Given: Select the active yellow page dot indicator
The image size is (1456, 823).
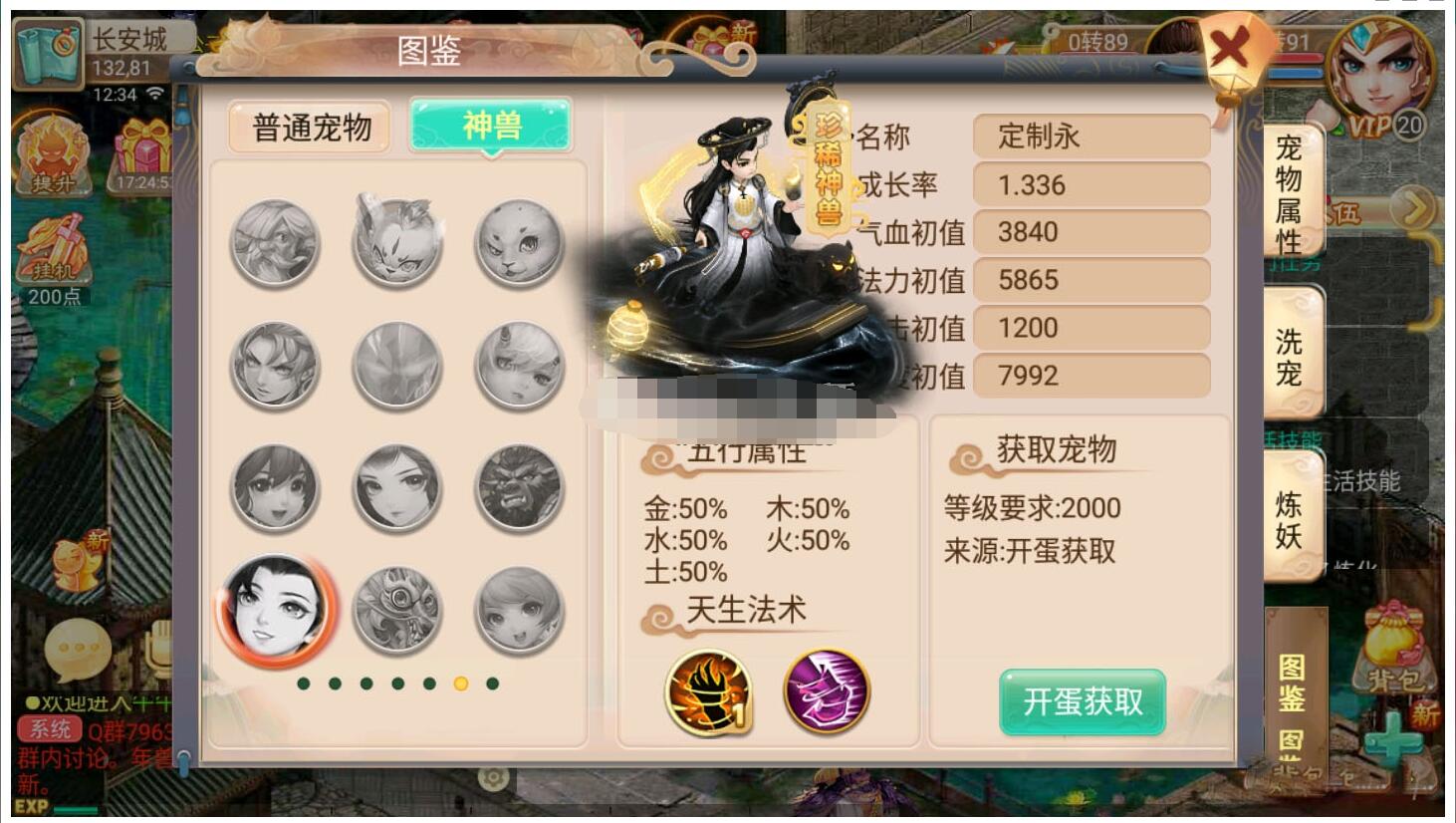Looking at the screenshot, I should point(459,686).
